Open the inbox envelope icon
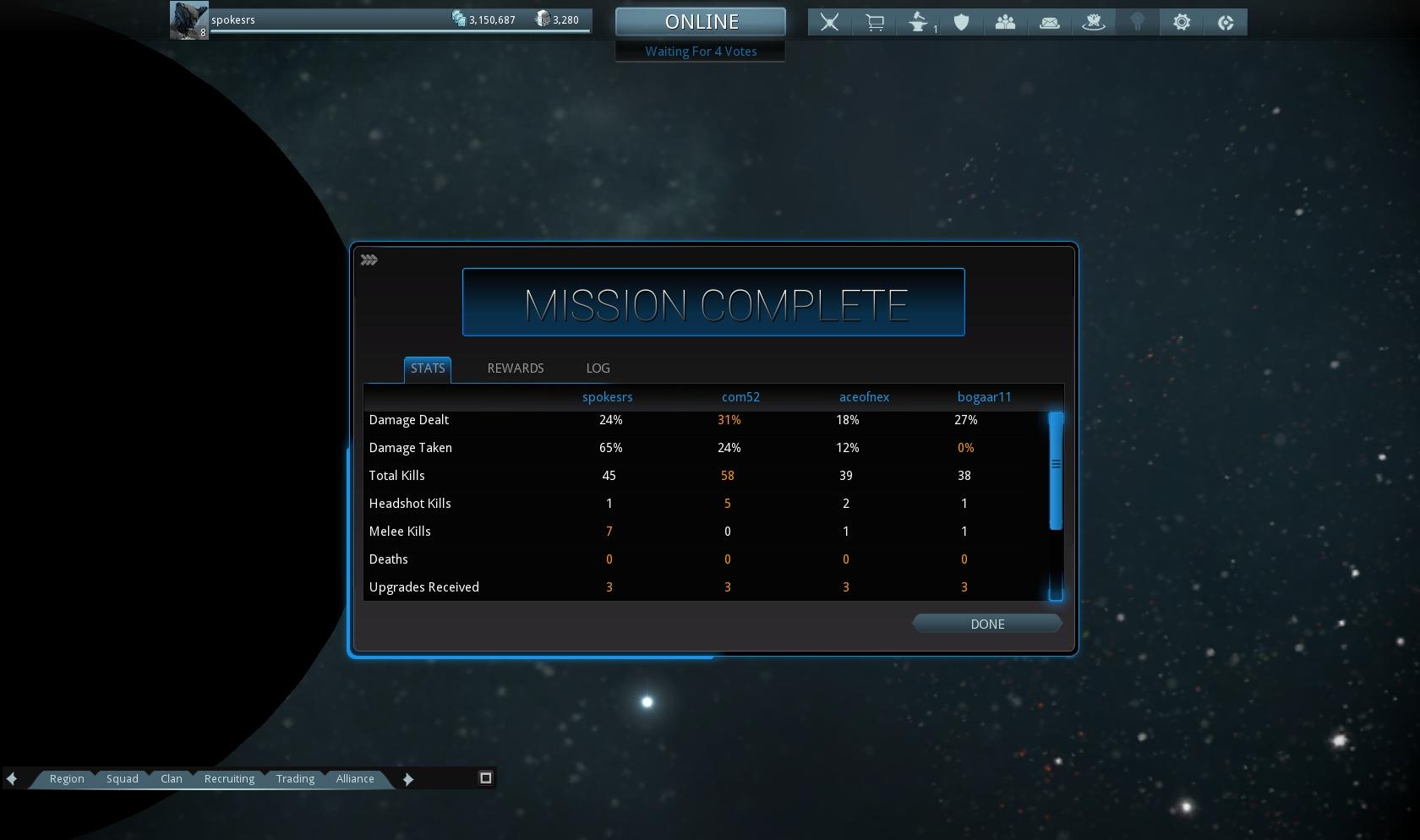This screenshot has height=840, width=1420. click(x=1049, y=23)
